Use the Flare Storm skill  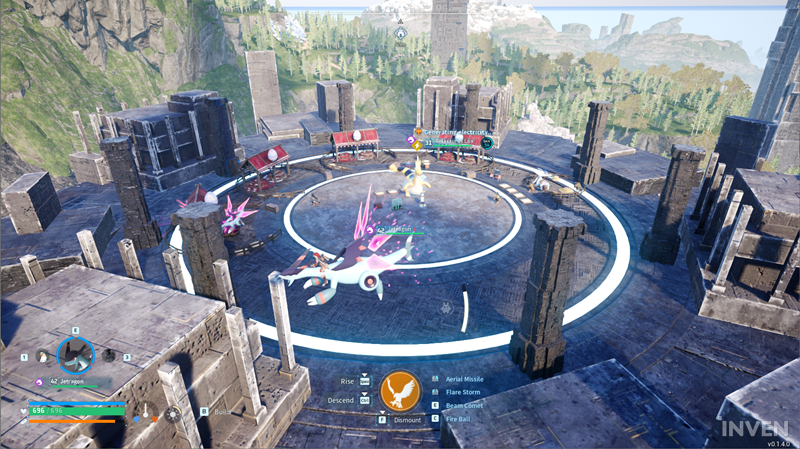(x=460, y=392)
